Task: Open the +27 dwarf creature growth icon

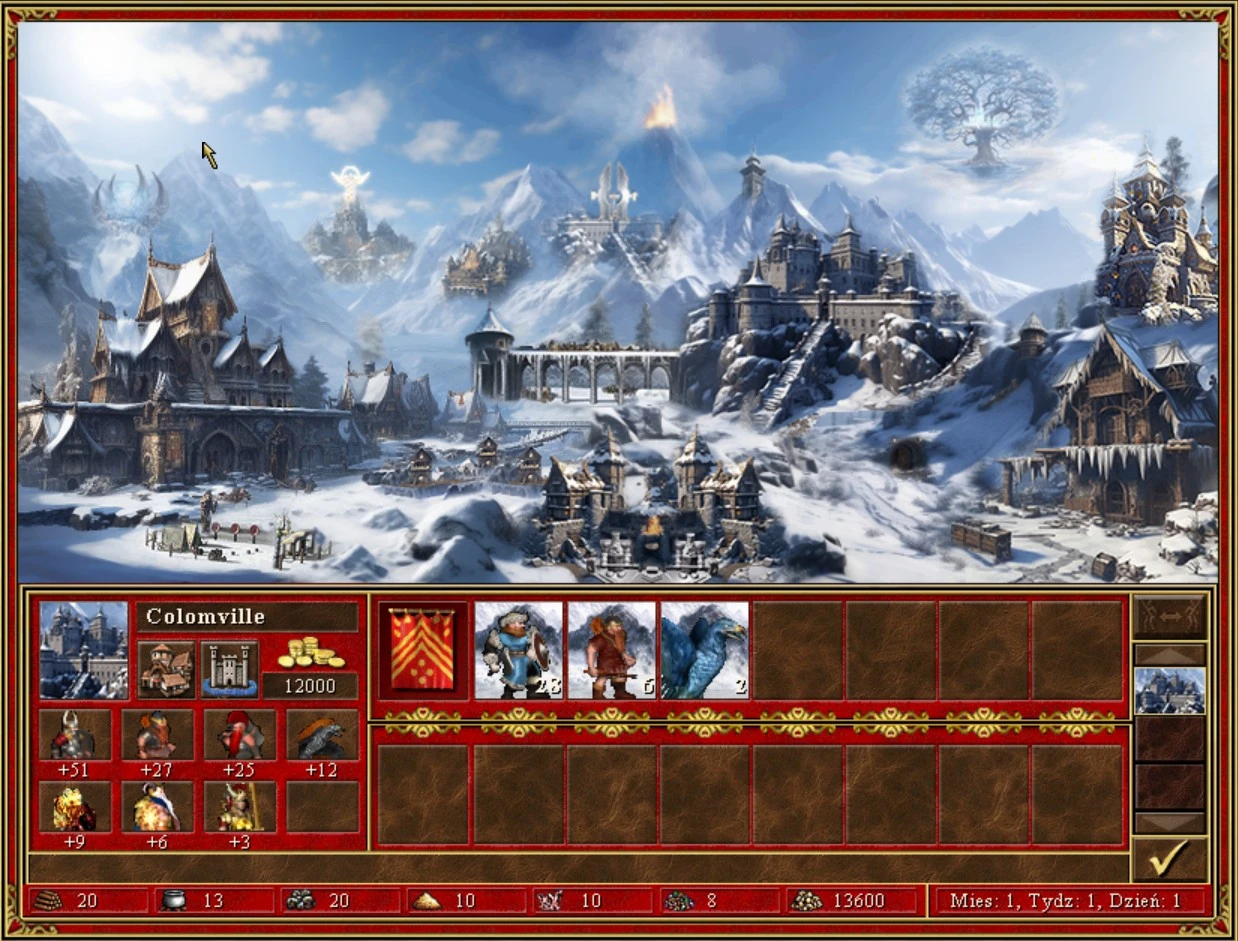Action: click(x=157, y=735)
